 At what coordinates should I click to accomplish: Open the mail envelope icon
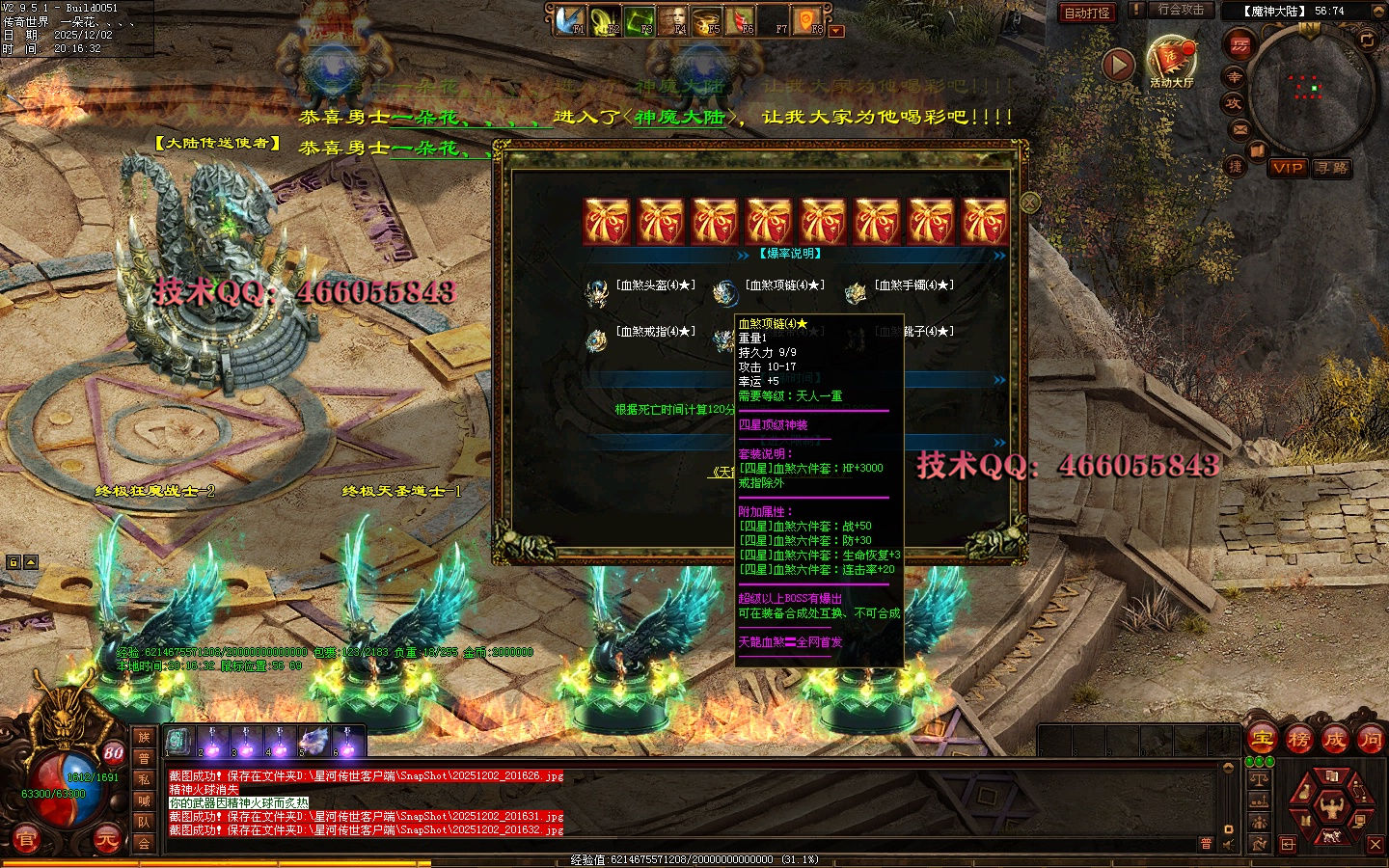[1240, 129]
